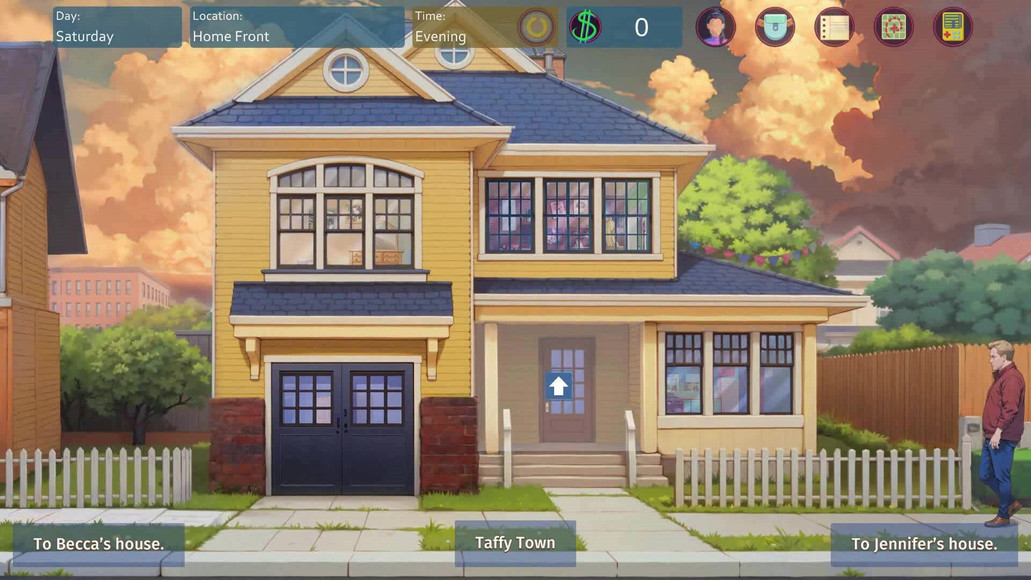Click the yellow circular time-advance icon
Viewport: 1031px width, 580px height.
537,28
